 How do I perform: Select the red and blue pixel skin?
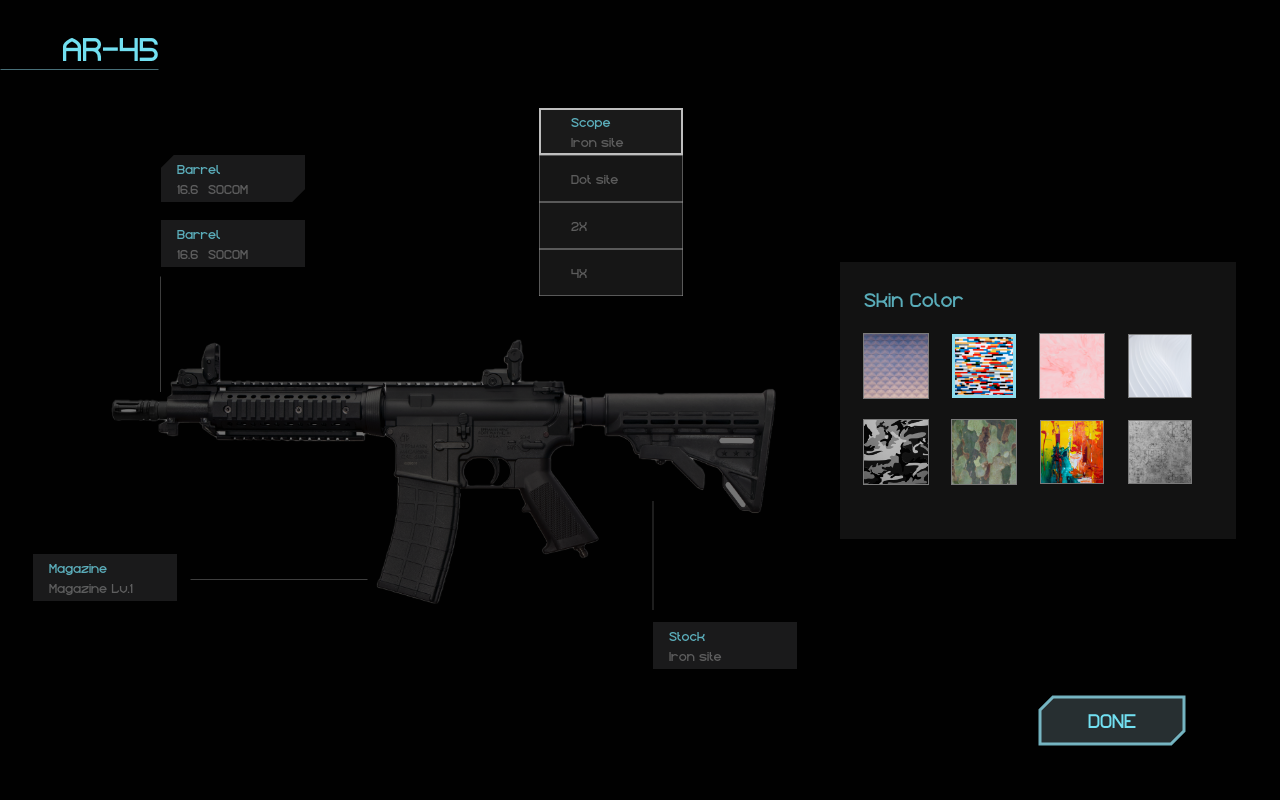click(984, 366)
